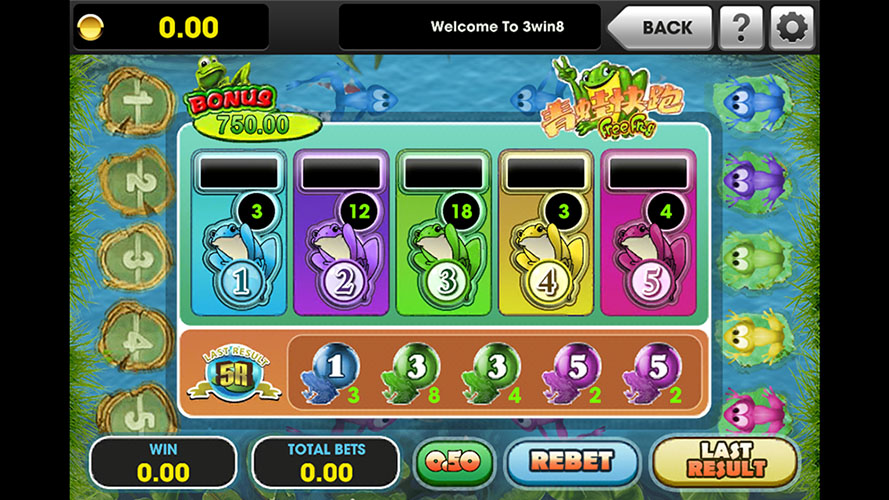889x500 pixels.
Task: Bet on yellow frog number 4
Action: coord(542,250)
